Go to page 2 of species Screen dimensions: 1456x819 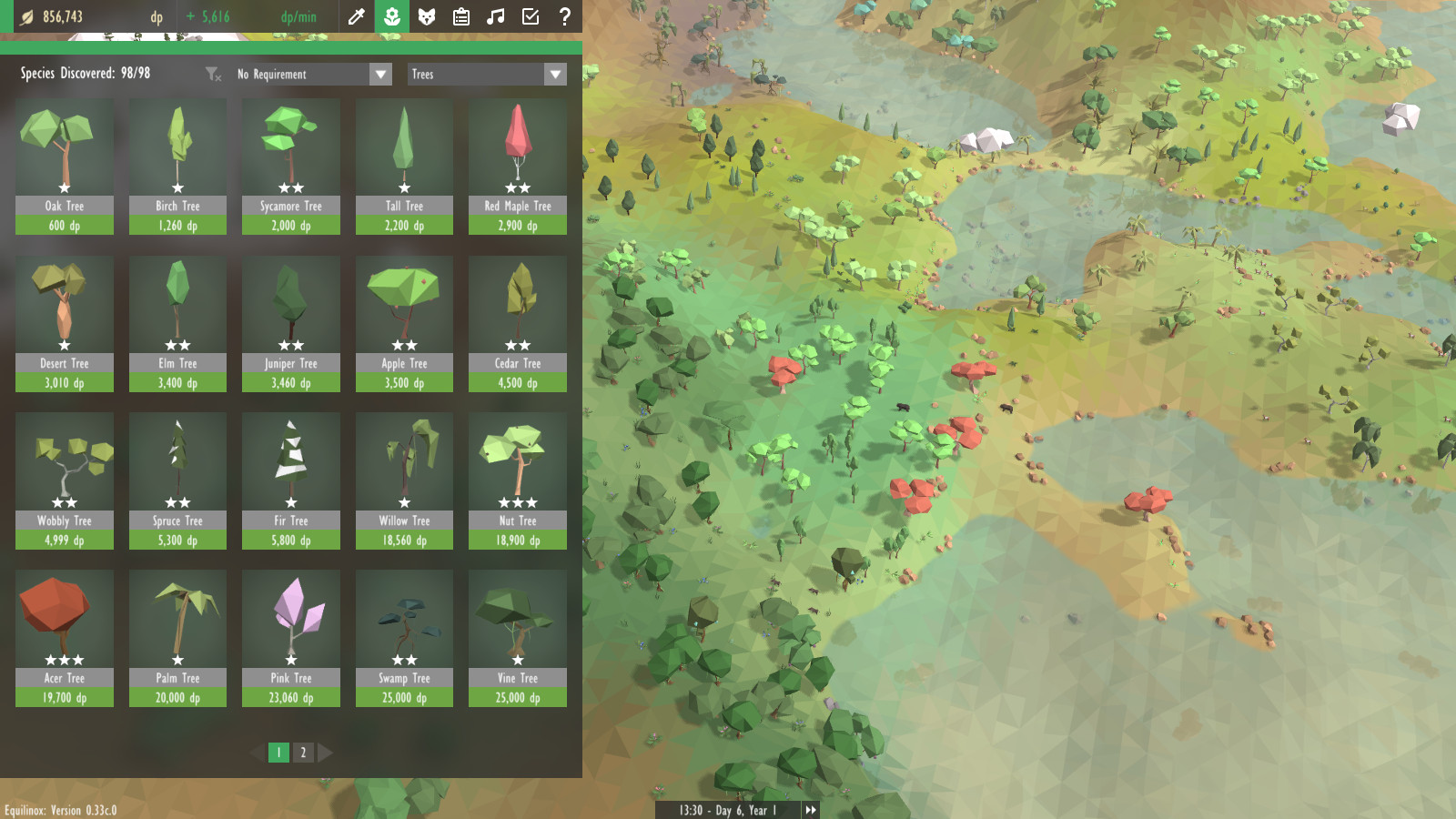[x=303, y=753]
